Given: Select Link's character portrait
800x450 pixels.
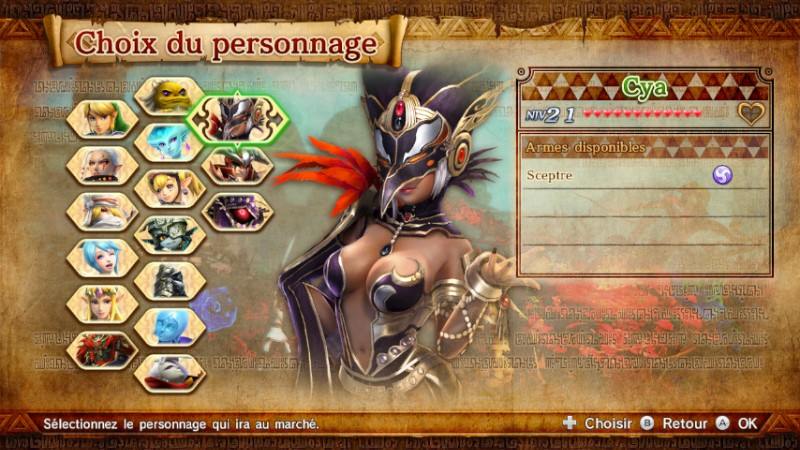Looking at the screenshot, I should point(103,119).
